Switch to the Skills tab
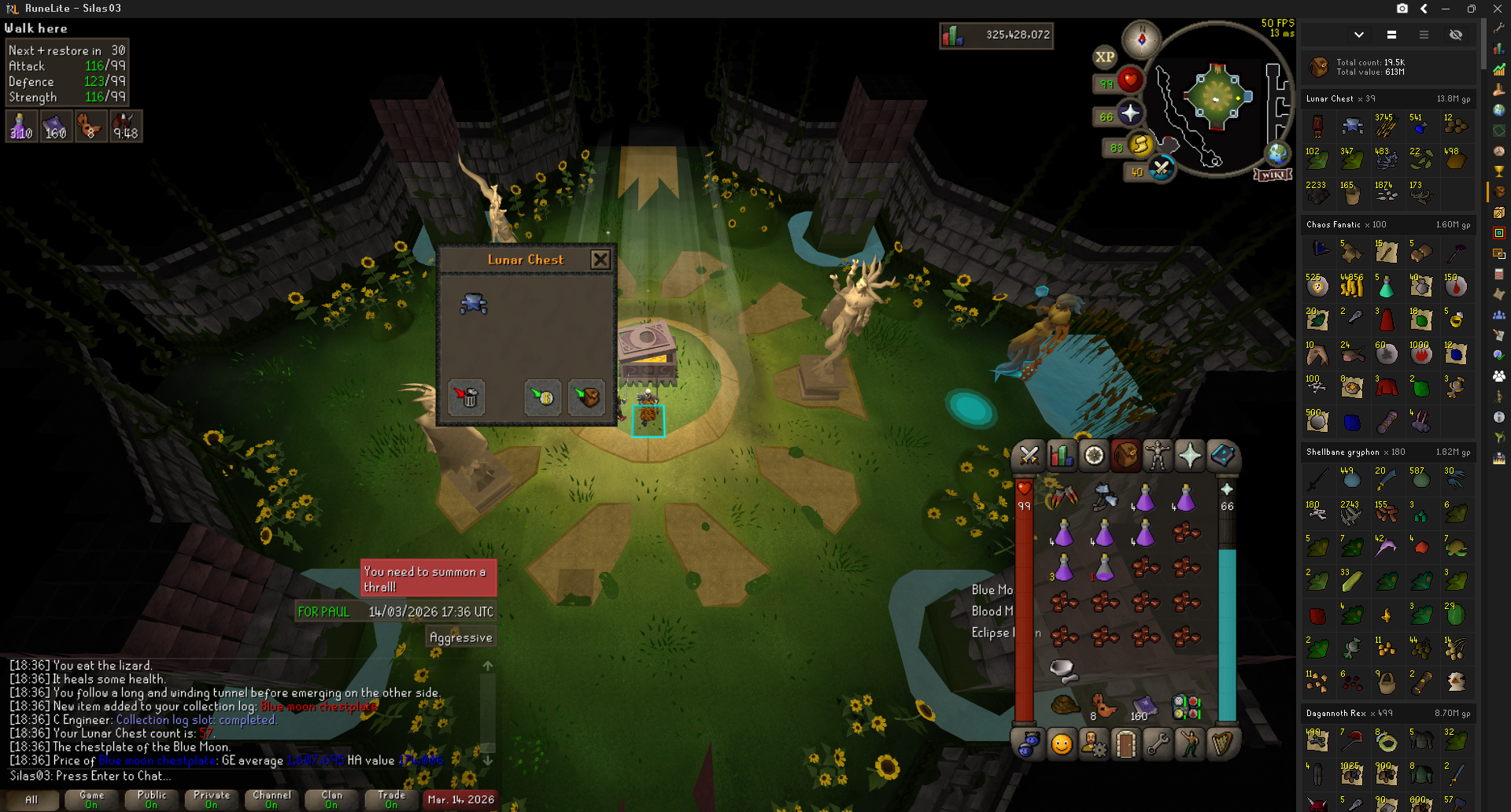Image resolution: width=1511 pixels, height=812 pixels. click(x=1061, y=456)
